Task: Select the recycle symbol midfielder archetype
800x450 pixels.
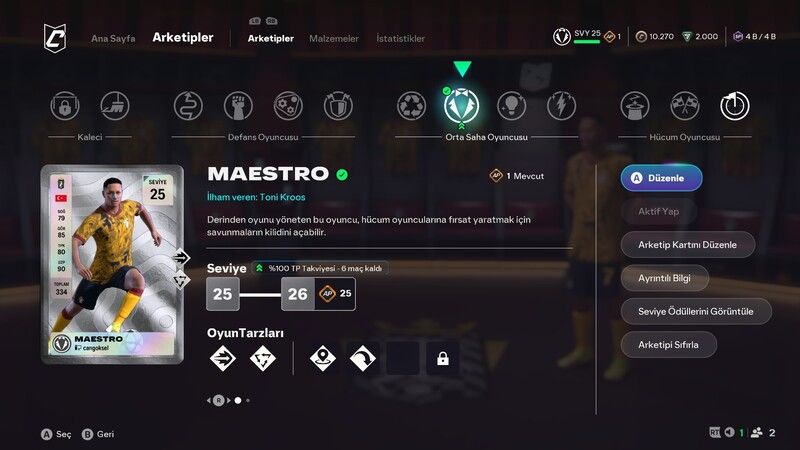Action: pyautogui.click(x=411, y=106)
